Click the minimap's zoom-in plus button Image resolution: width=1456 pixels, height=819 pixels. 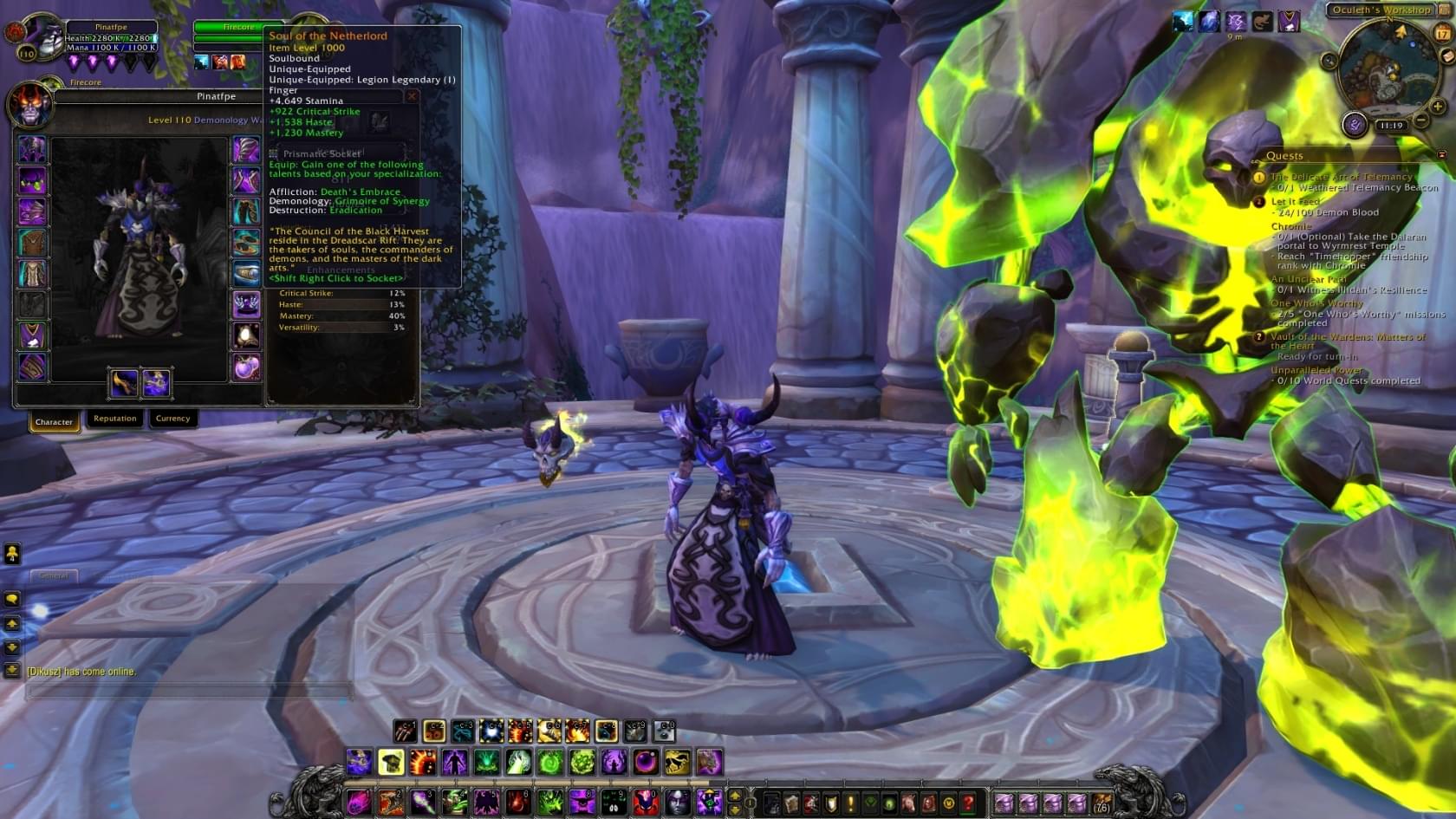(1438, 106)
